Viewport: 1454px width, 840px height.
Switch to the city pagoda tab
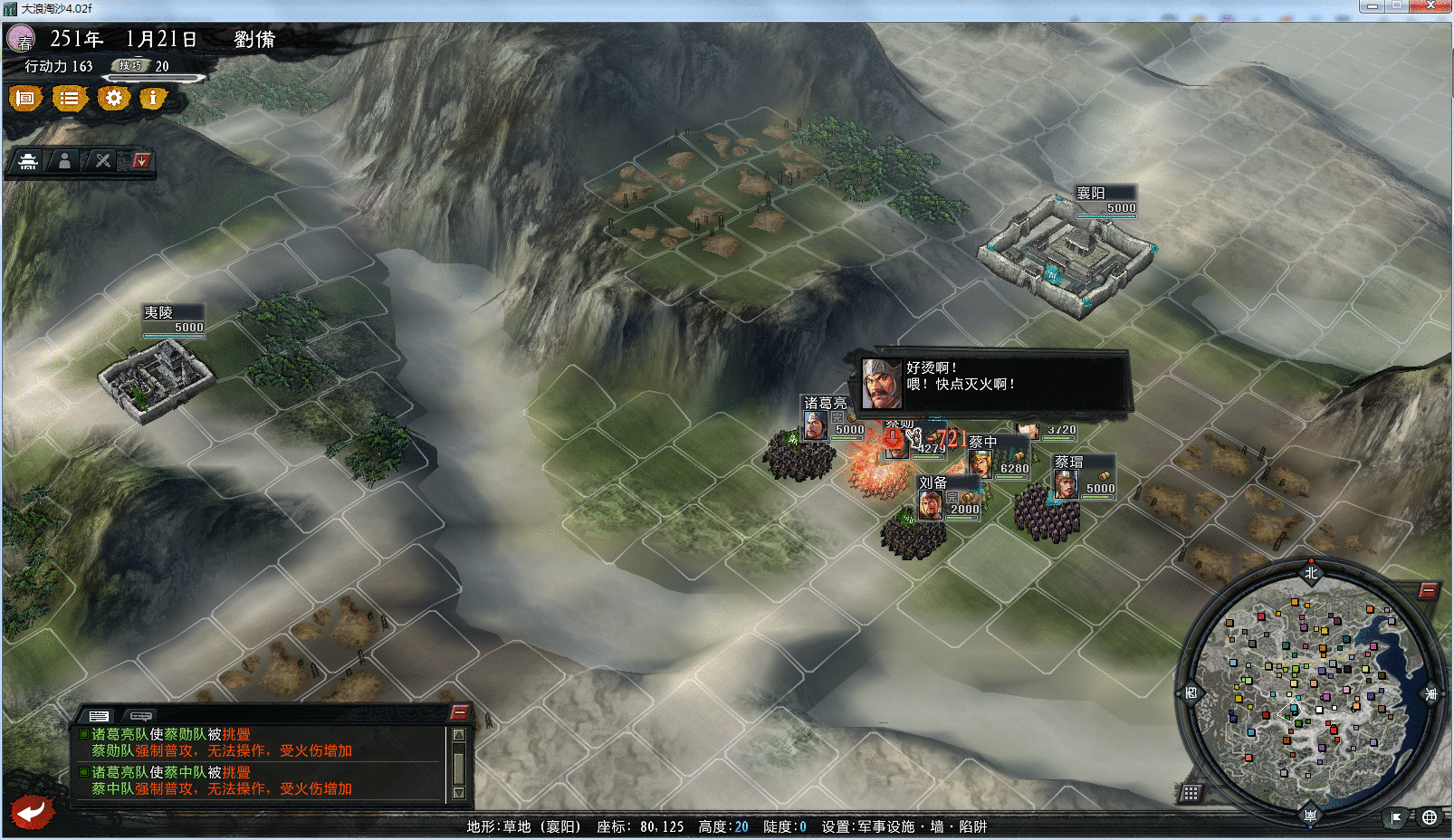pos(28,161)
